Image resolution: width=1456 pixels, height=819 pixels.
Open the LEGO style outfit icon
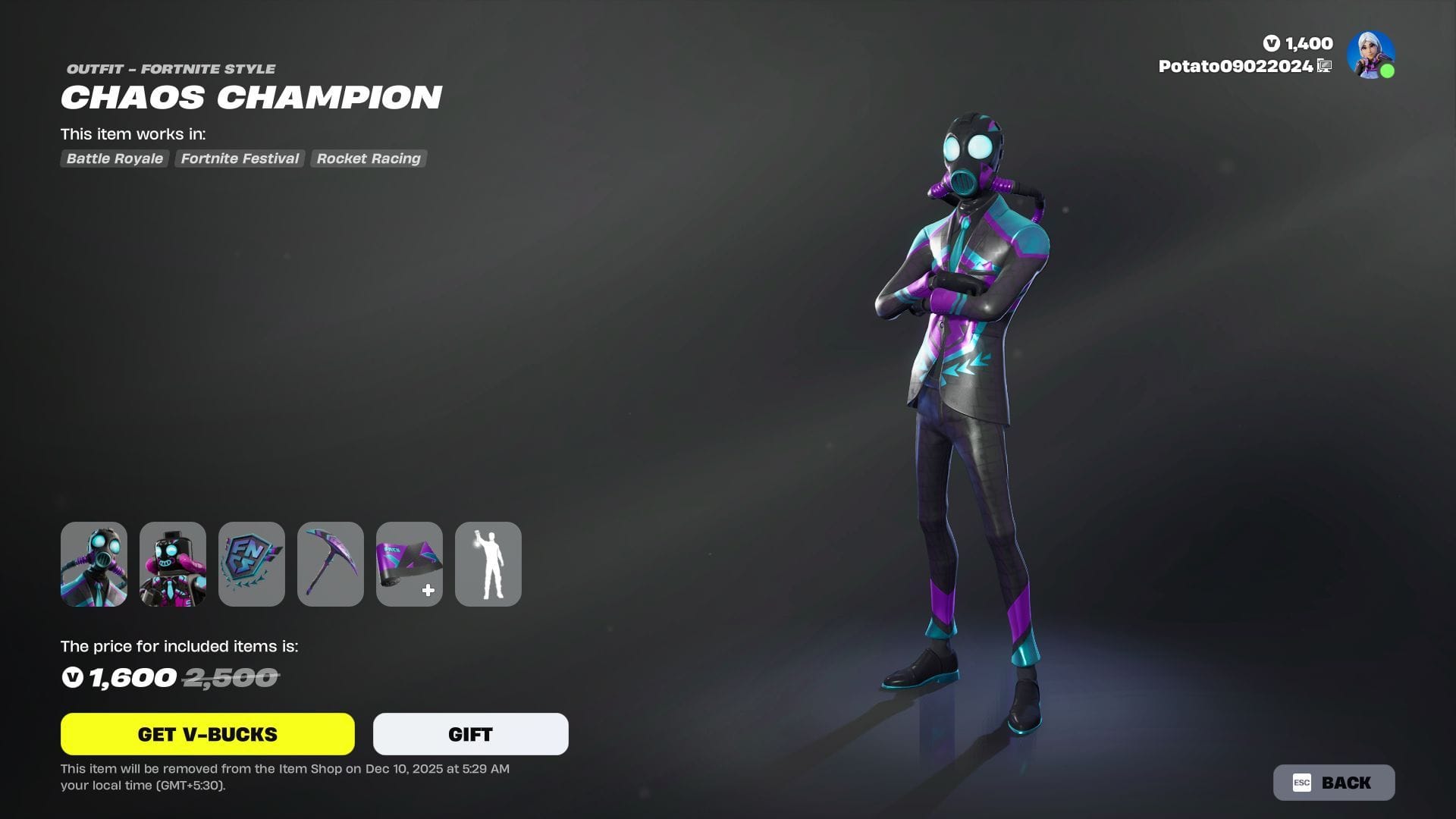tap(173, 563)
